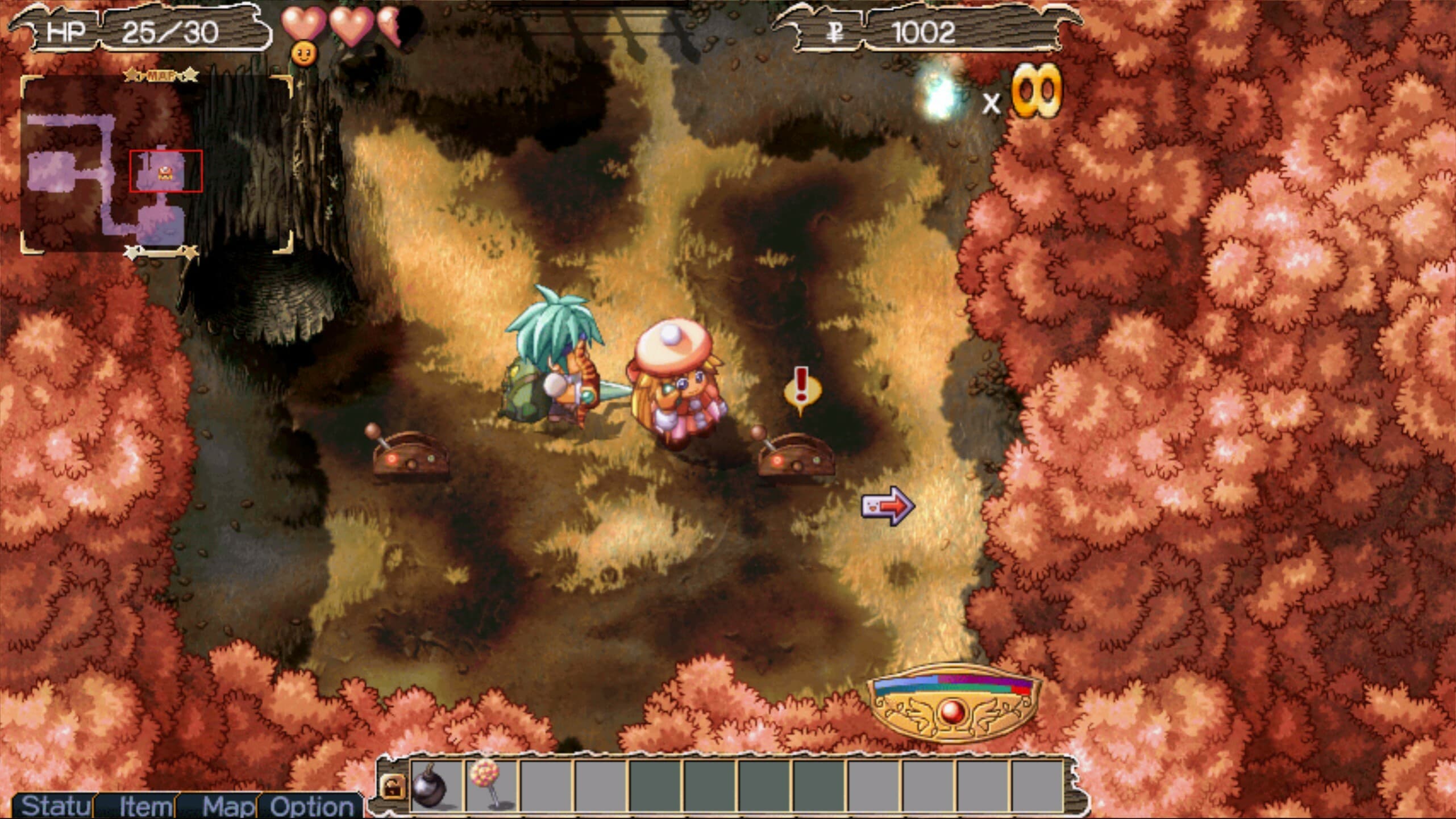Image resolution: width=1456 pixels, height=819 pixels.
Task: Expand the MAP minimap panel
Action: (x=161, y=77)
